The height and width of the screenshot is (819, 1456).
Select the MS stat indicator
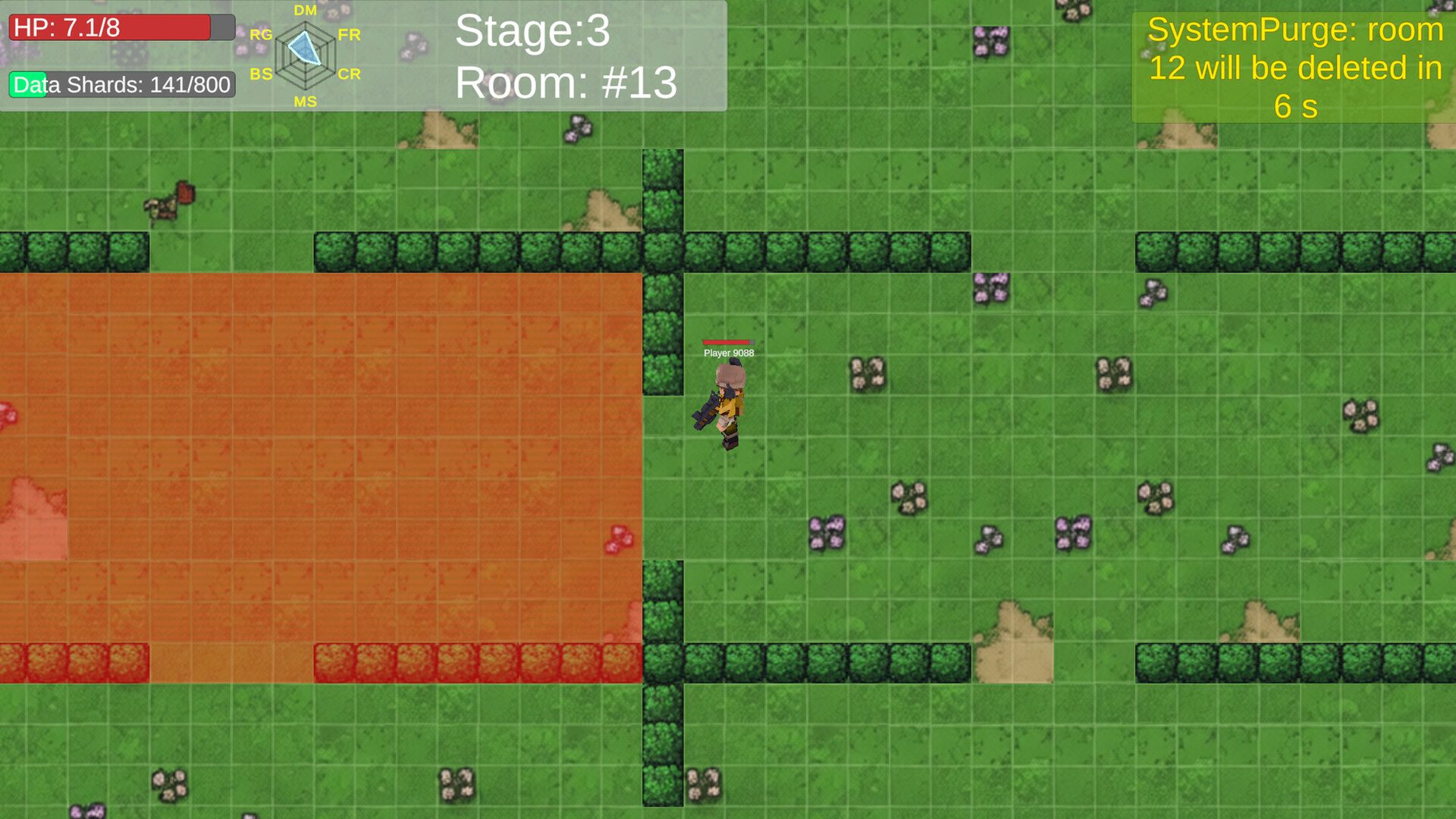pos(305,101)
